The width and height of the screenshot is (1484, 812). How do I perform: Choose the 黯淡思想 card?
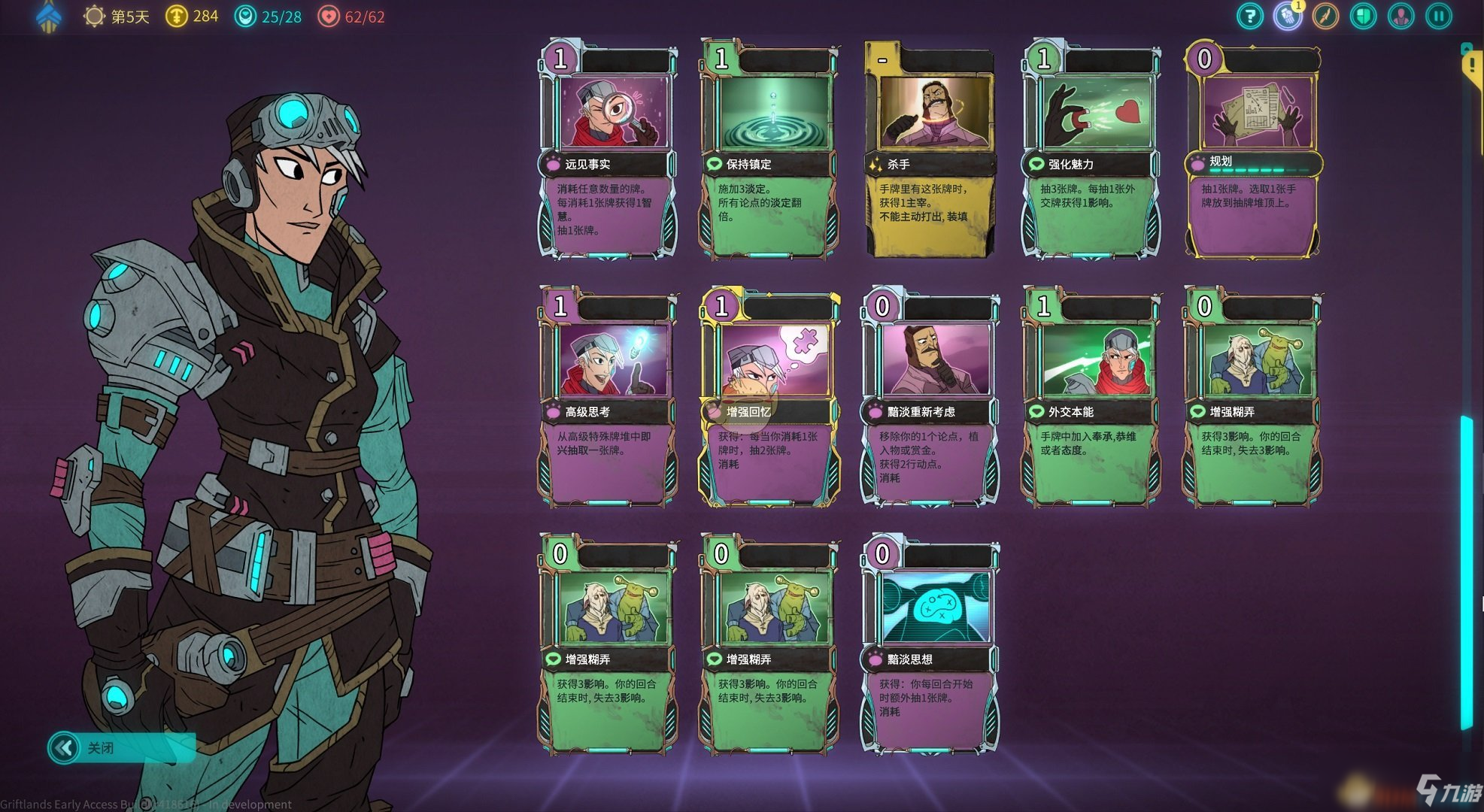(930, 647)
